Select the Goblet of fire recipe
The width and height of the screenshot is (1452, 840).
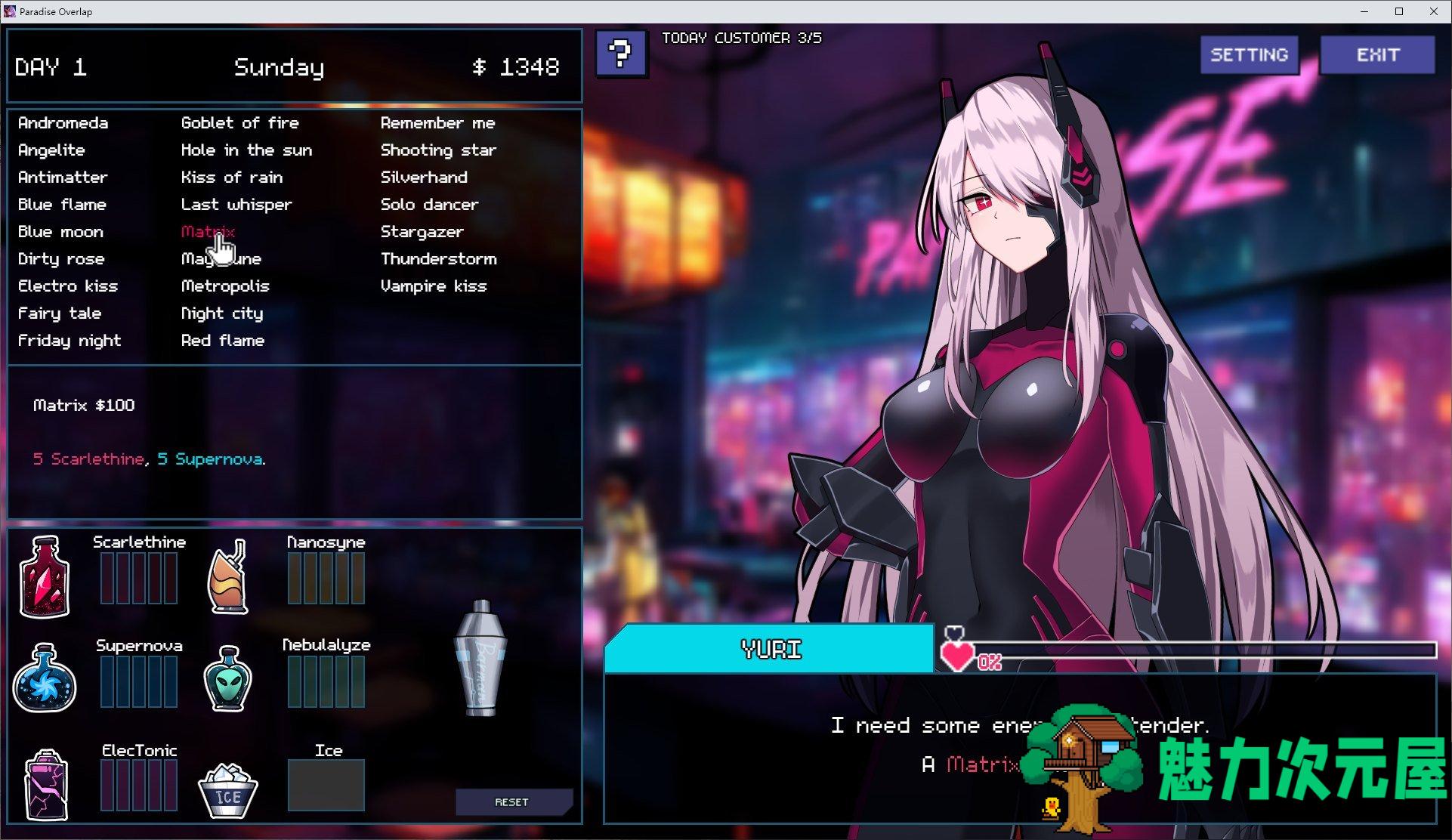(x=239, y=123)
